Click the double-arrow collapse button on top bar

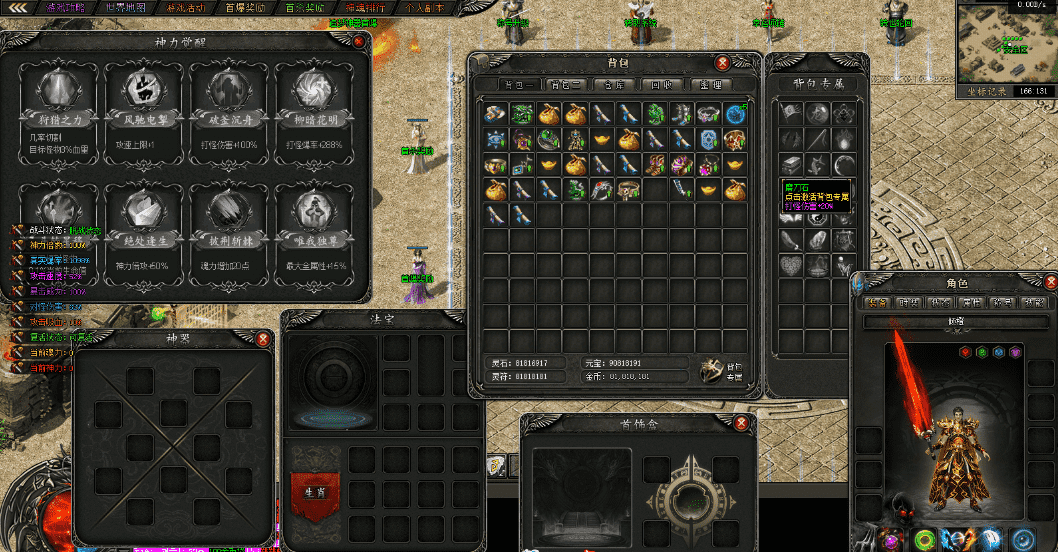pyautogui.click(x=18, y=8)
